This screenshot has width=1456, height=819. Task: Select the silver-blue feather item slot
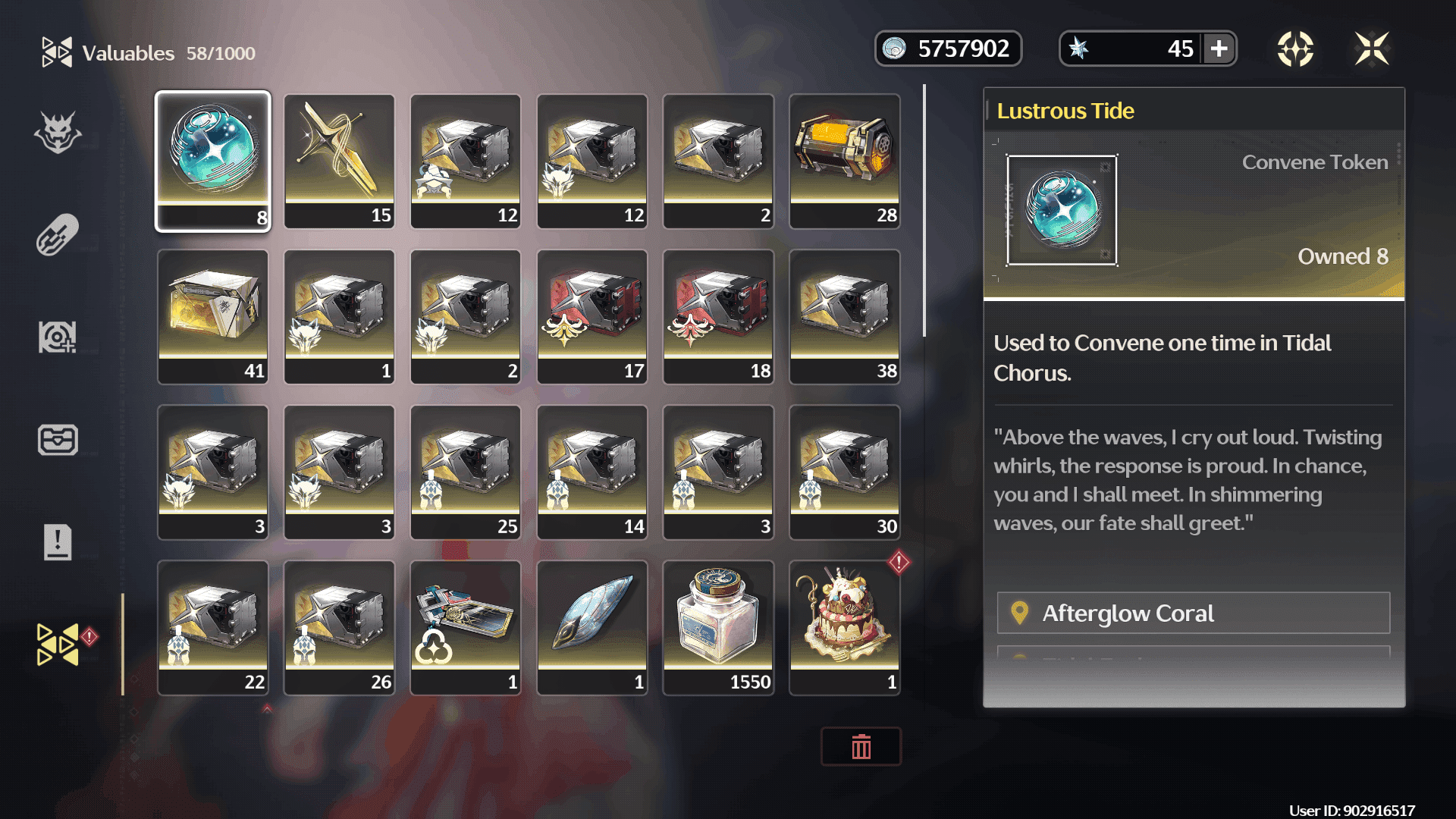tap(592, 627)
